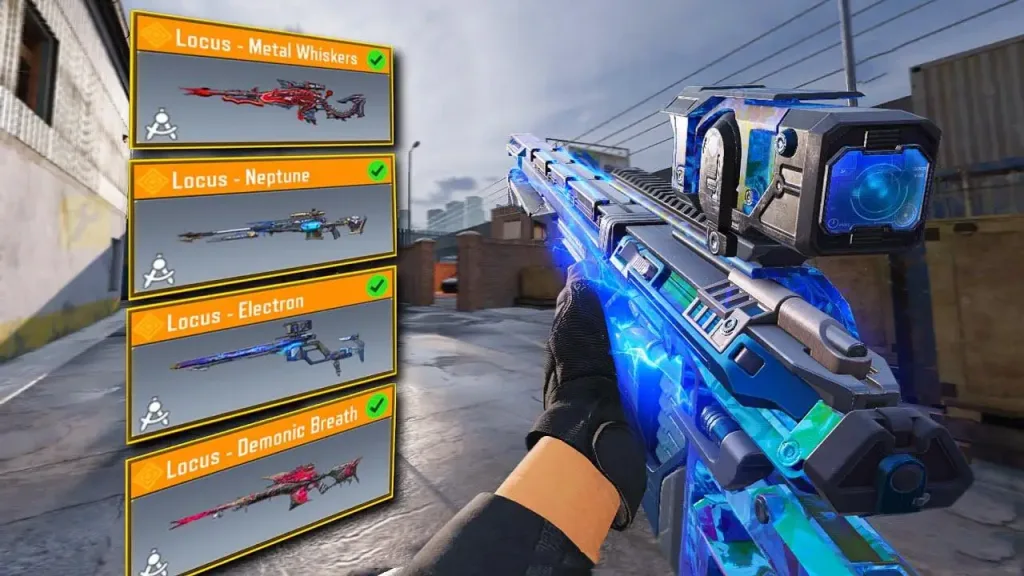Pick the Locus - Electron blueprint card
Viewport: 1024px width, 576px height.
(x=261, y=354)
